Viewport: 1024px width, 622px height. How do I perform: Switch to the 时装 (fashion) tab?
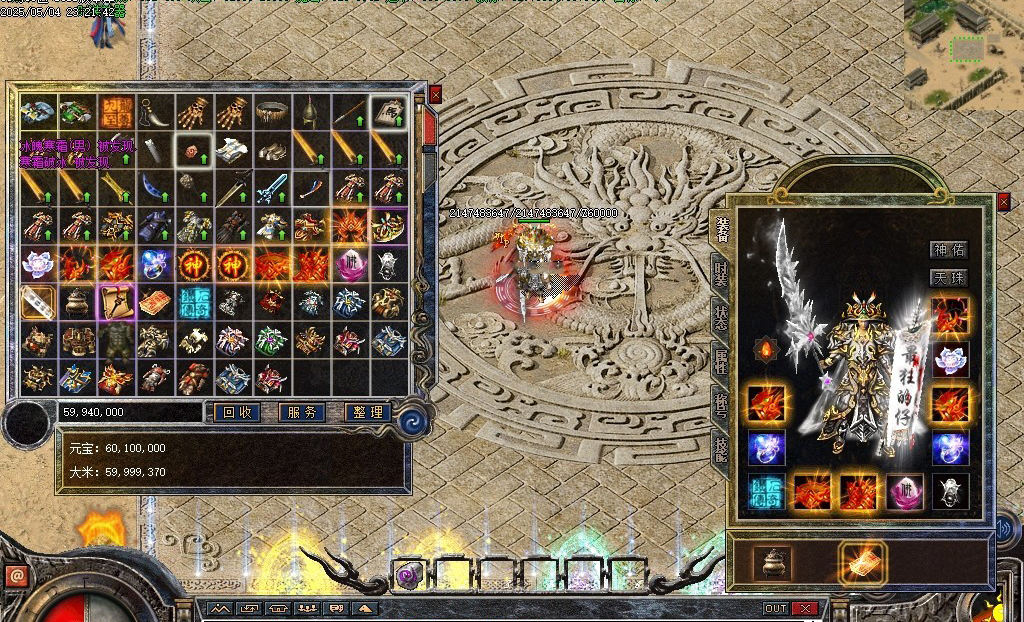click(720, 273)
